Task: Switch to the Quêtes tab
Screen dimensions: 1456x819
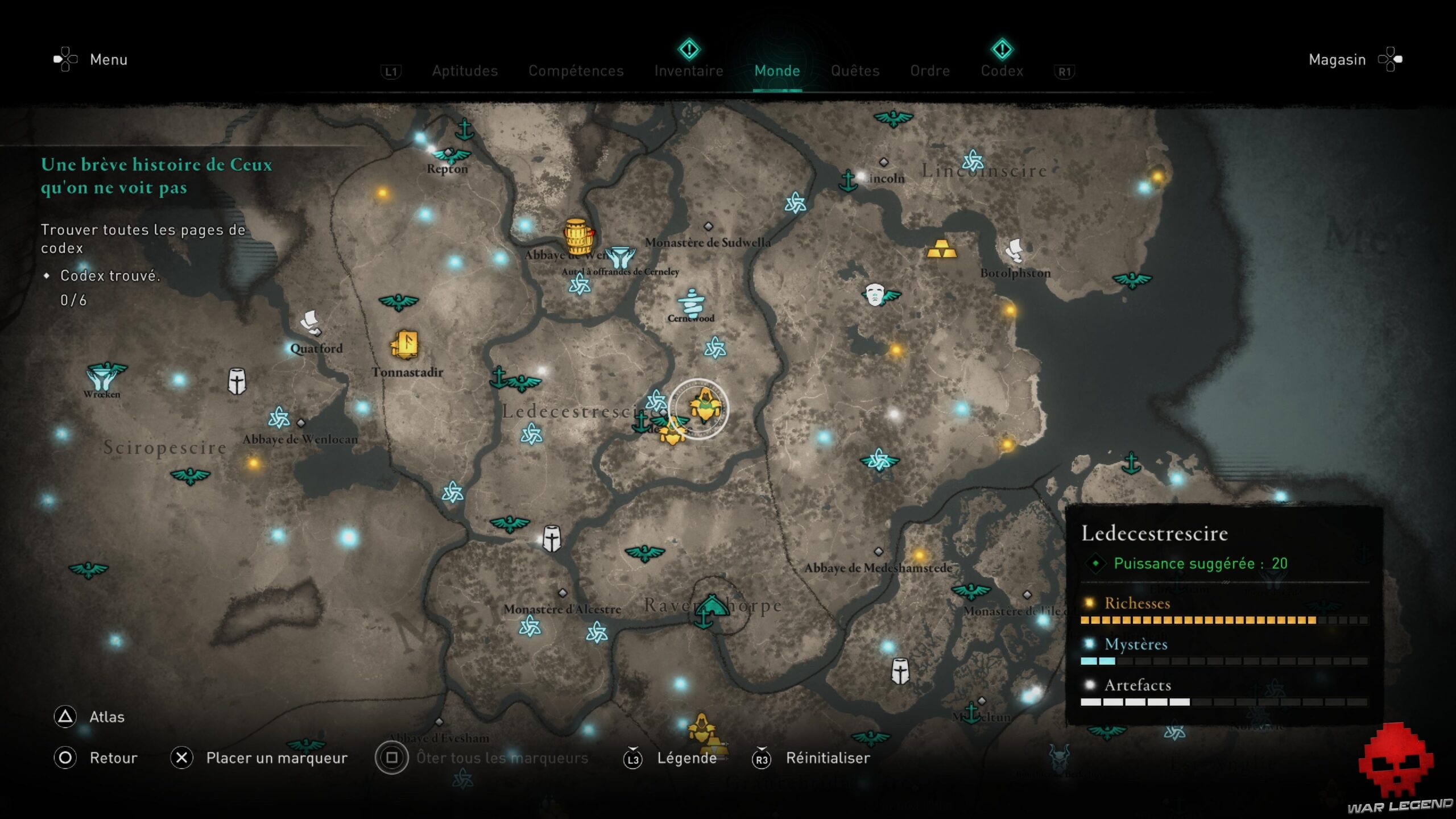Action: point(855,71)
